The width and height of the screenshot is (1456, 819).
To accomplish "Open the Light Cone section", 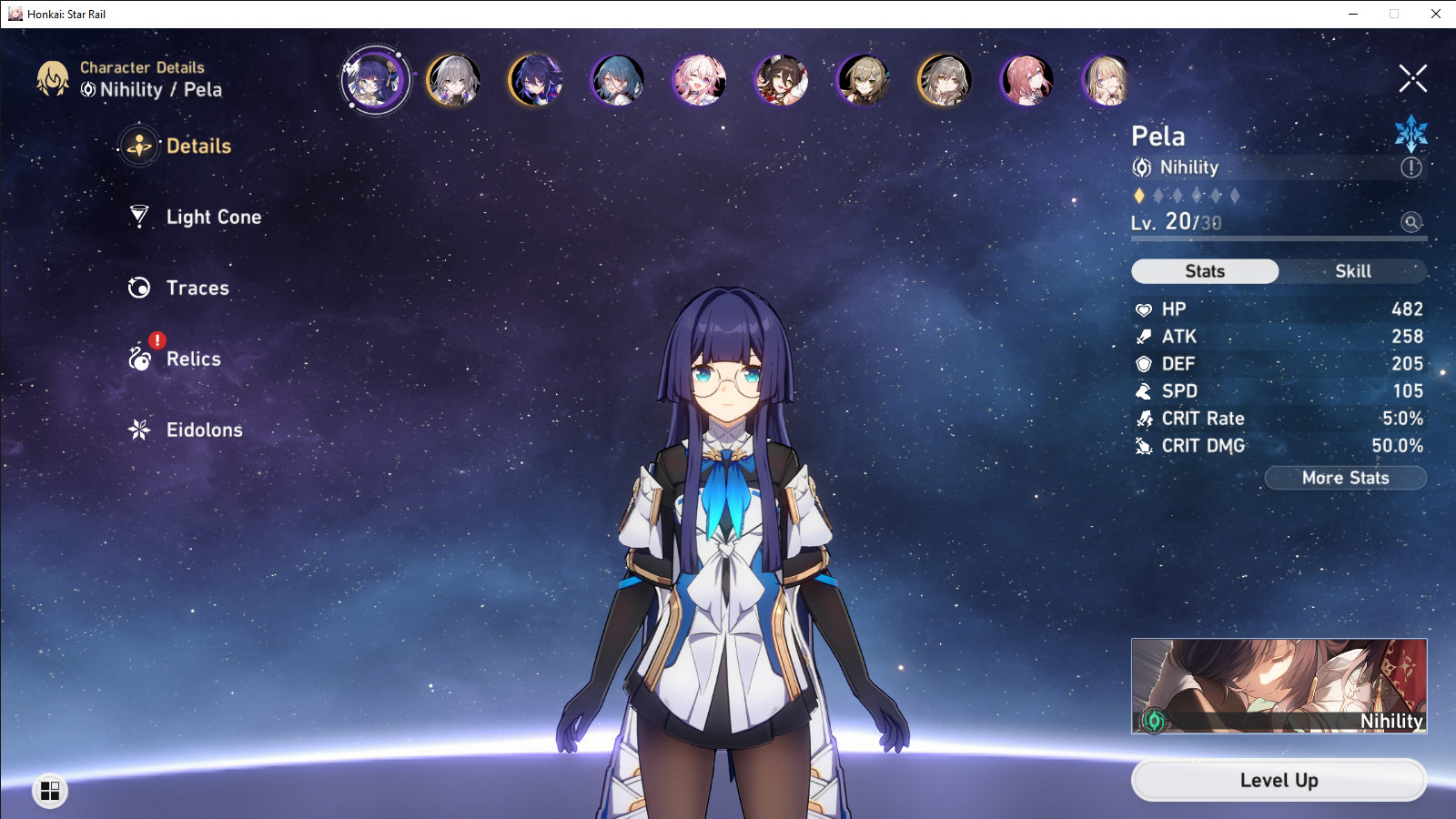I will click(x=212, y=217).
